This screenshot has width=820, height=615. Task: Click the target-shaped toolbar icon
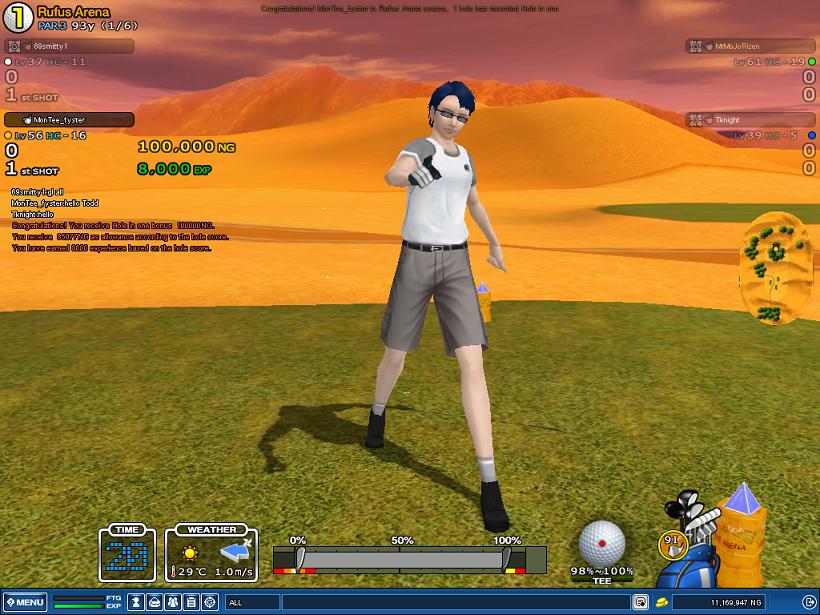(x=209, y=602)
